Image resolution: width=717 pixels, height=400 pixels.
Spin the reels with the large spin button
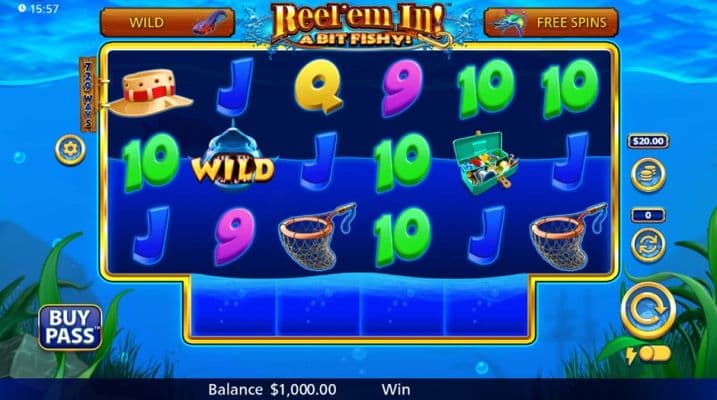tap(647, 311)
